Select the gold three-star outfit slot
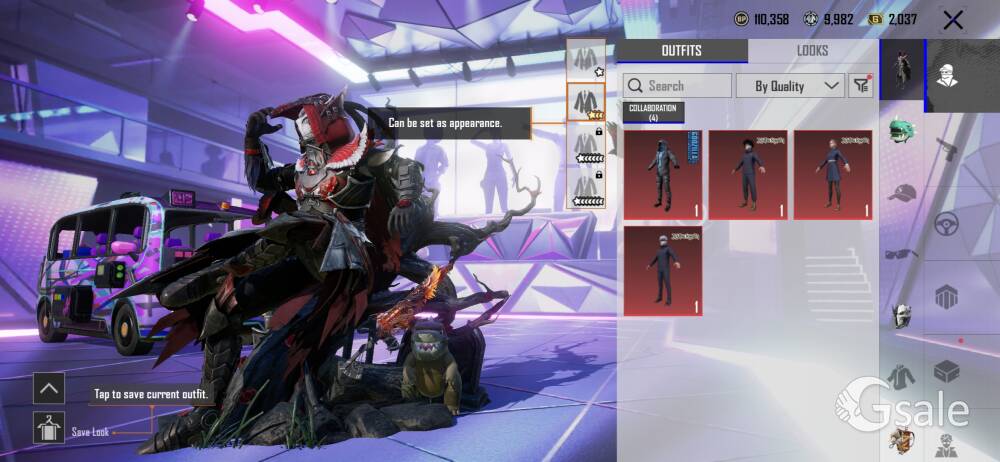Image resolution: width=1000 pixels, height=462 pixels. coord(585,102)
